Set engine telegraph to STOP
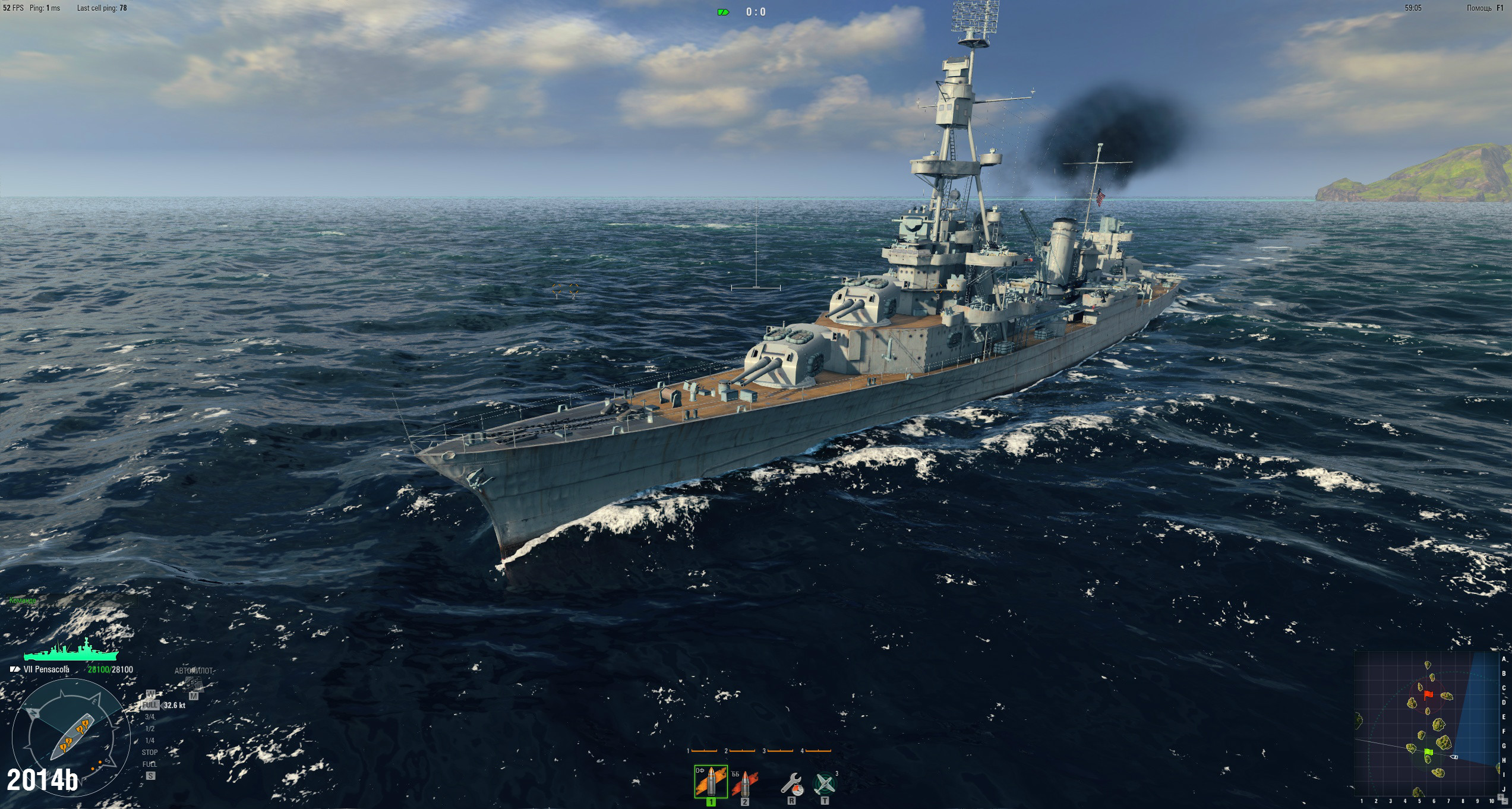1512x809 pixels. (x=150, y=753)
